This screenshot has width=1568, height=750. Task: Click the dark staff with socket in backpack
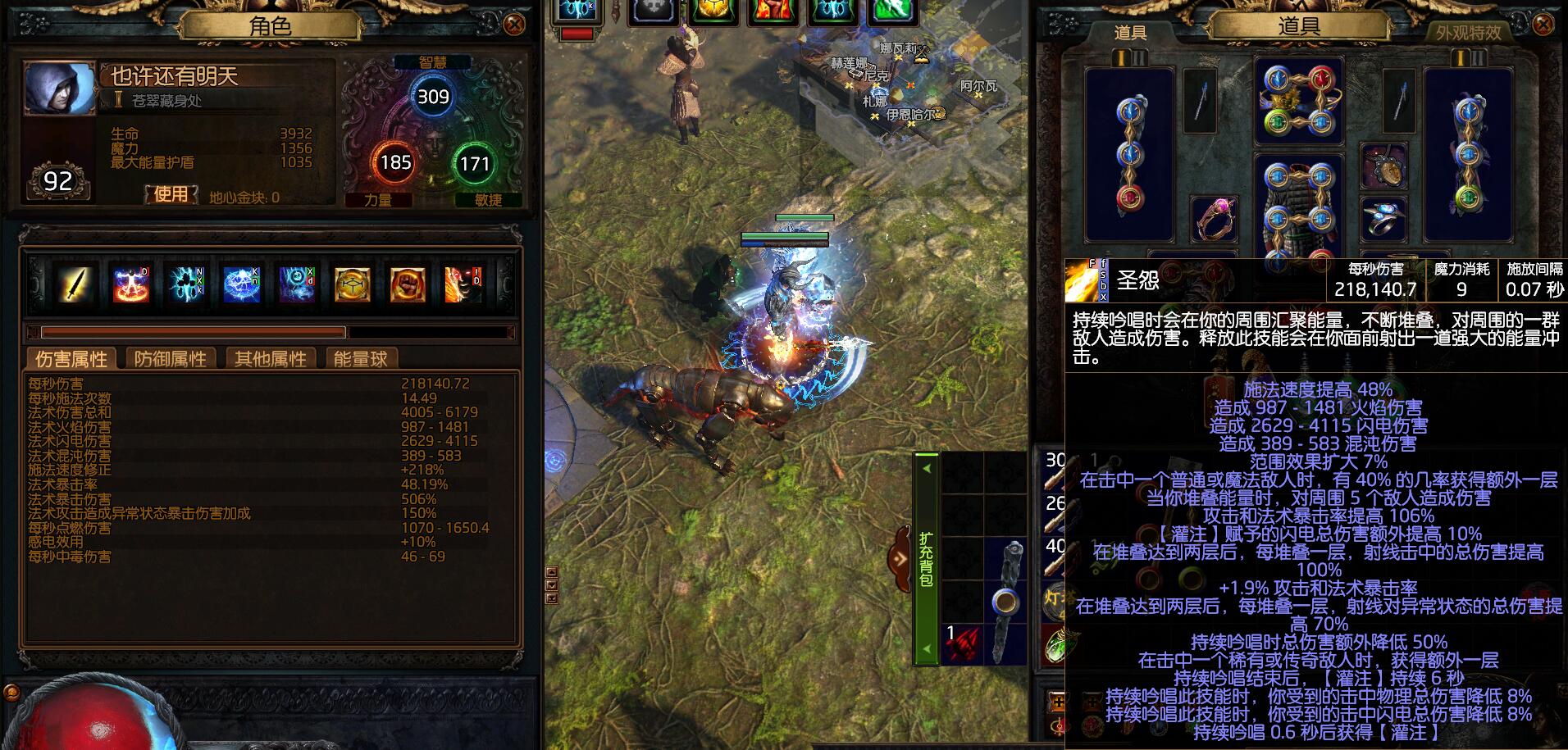[x=1006, y=602]
